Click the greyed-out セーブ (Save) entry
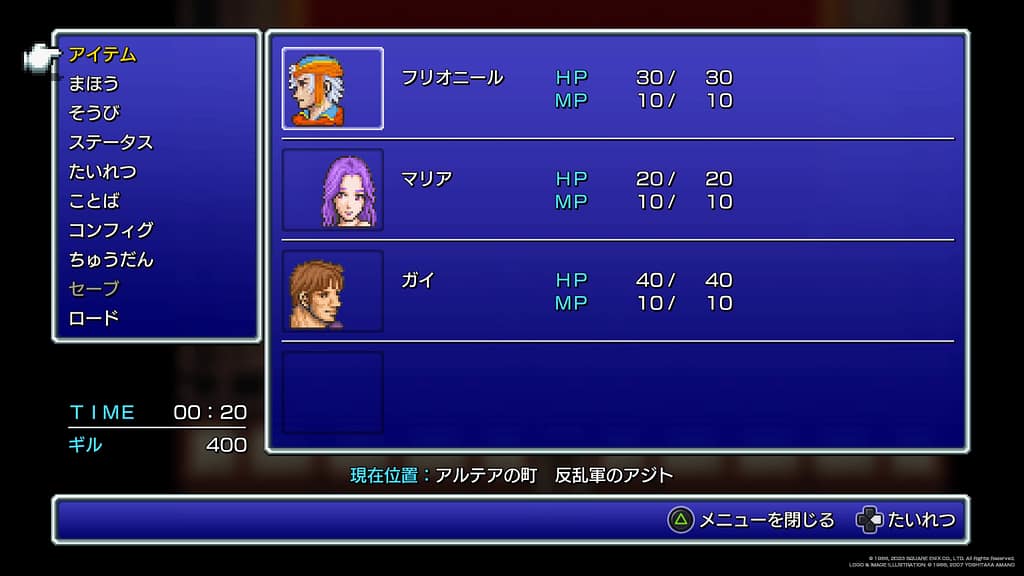1024x576 pixels. [x=94, y=289]
